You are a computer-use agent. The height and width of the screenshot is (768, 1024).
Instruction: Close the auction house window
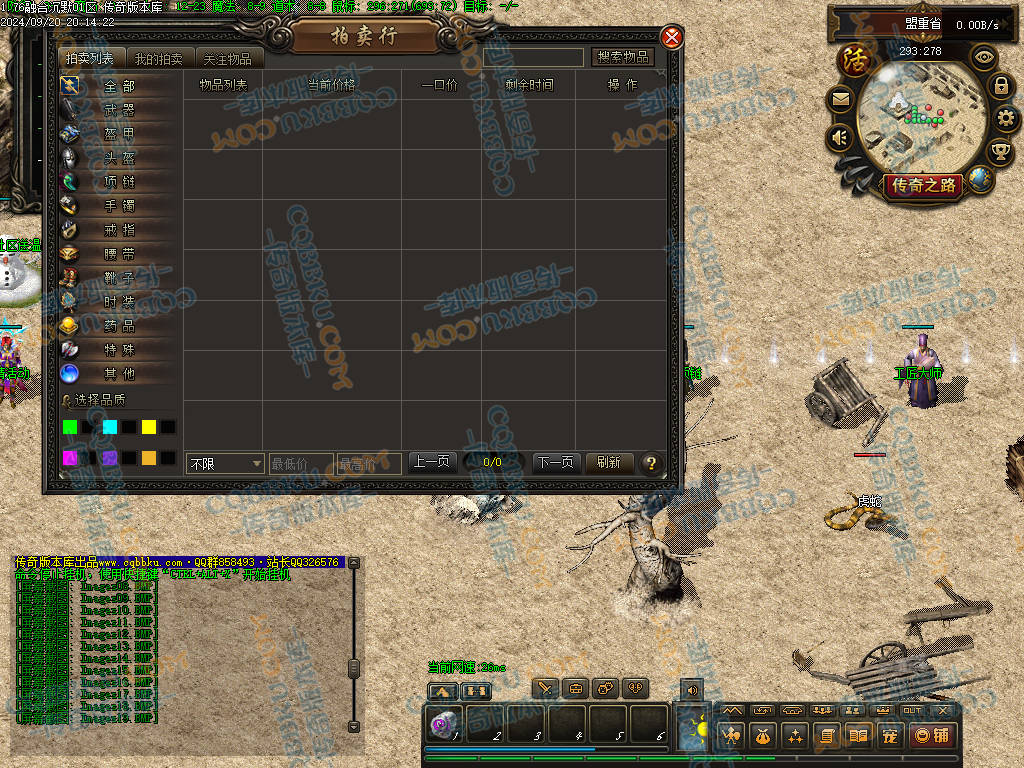673,38
